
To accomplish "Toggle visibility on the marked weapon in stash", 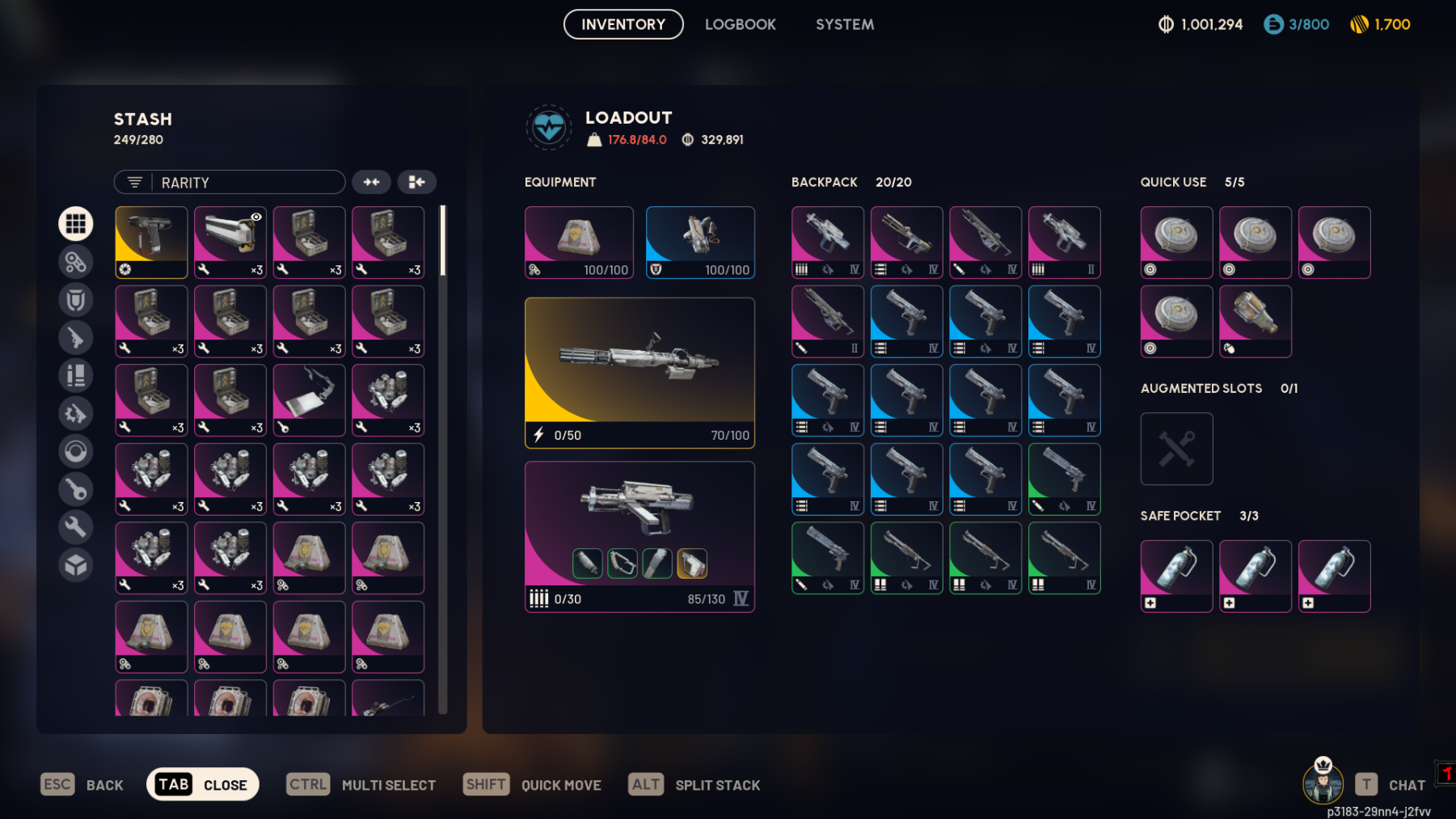I will (255, 216).
